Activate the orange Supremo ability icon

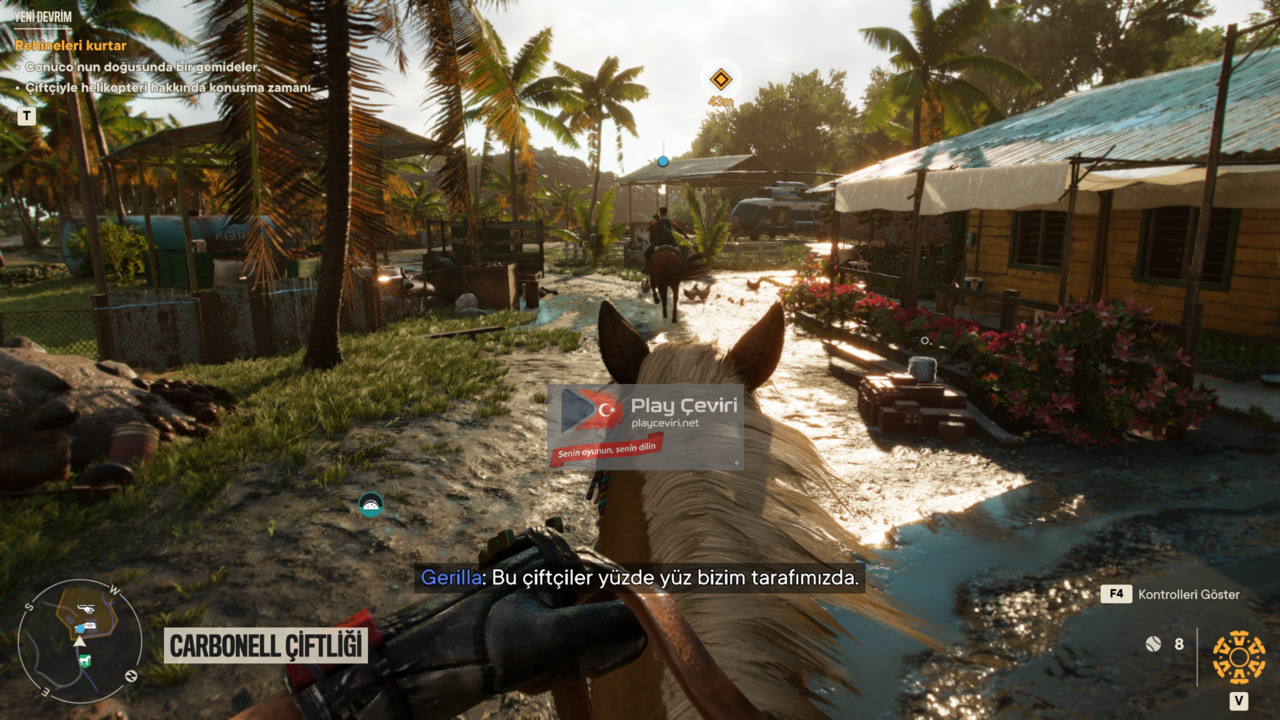1238,657
